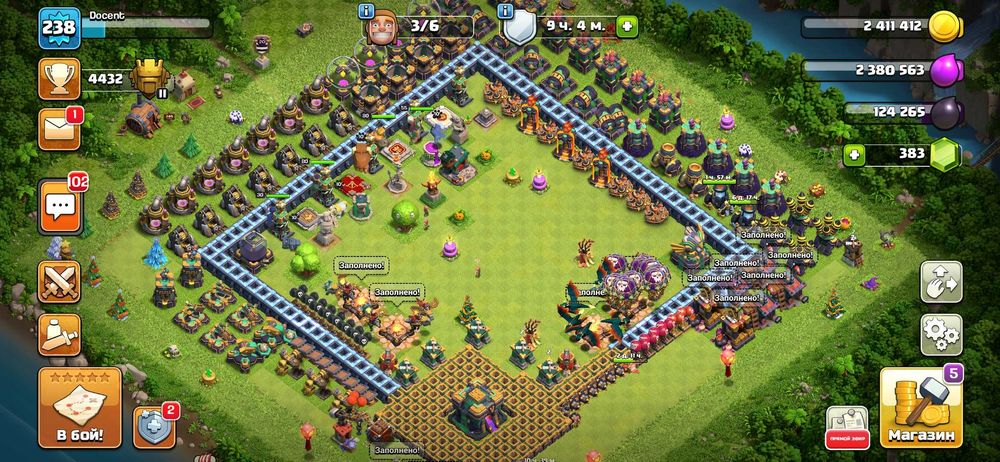Buy more gems with green plus
The height and width of the screenshot is (462, 1000).
click(x=855, y=155)
